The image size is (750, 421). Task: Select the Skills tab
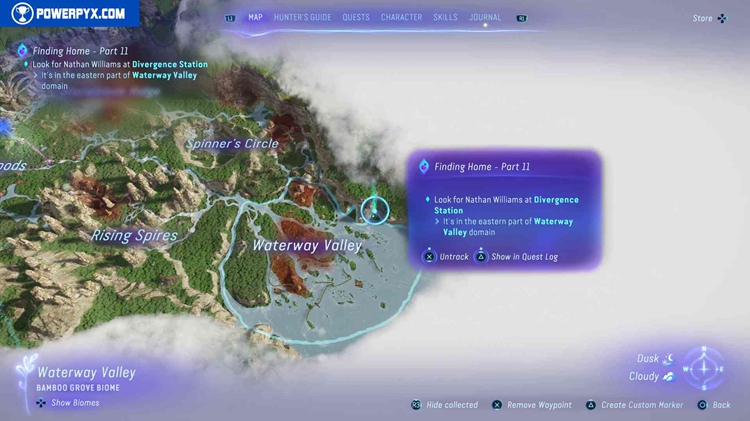coord(445,17)
